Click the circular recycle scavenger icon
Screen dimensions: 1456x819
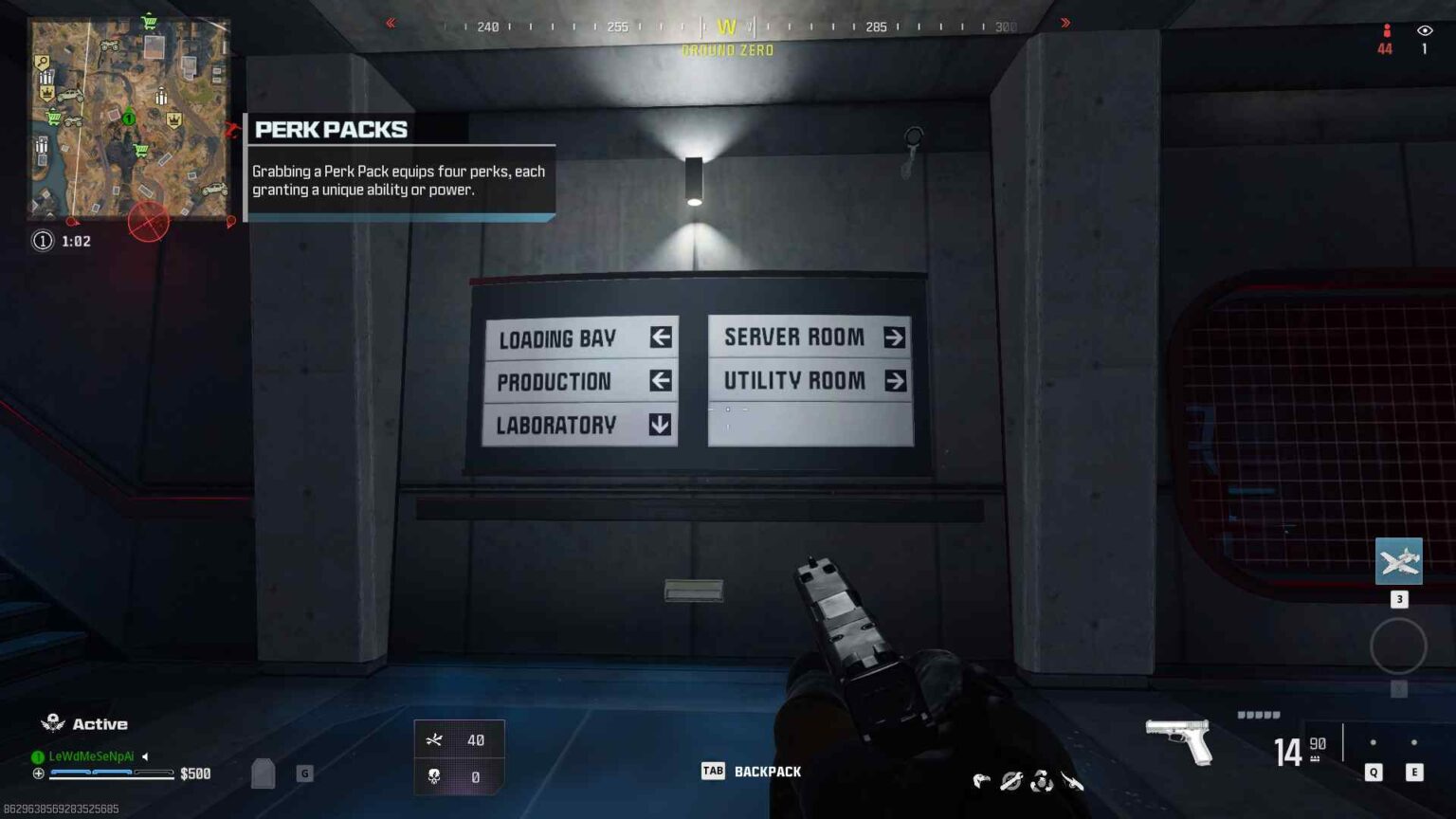tap(1043, 781)
